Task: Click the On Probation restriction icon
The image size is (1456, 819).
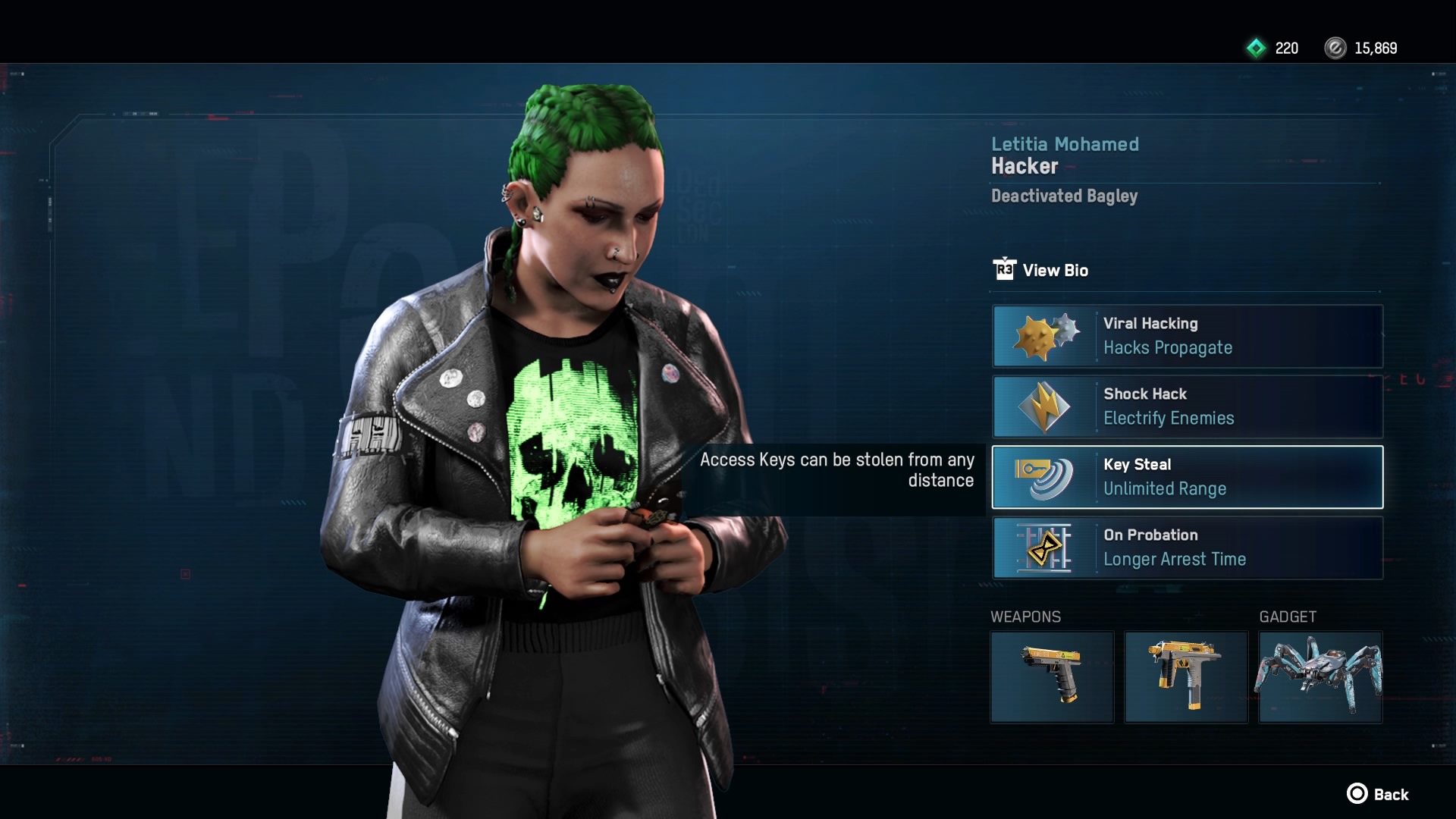Action: [1044, 548]
